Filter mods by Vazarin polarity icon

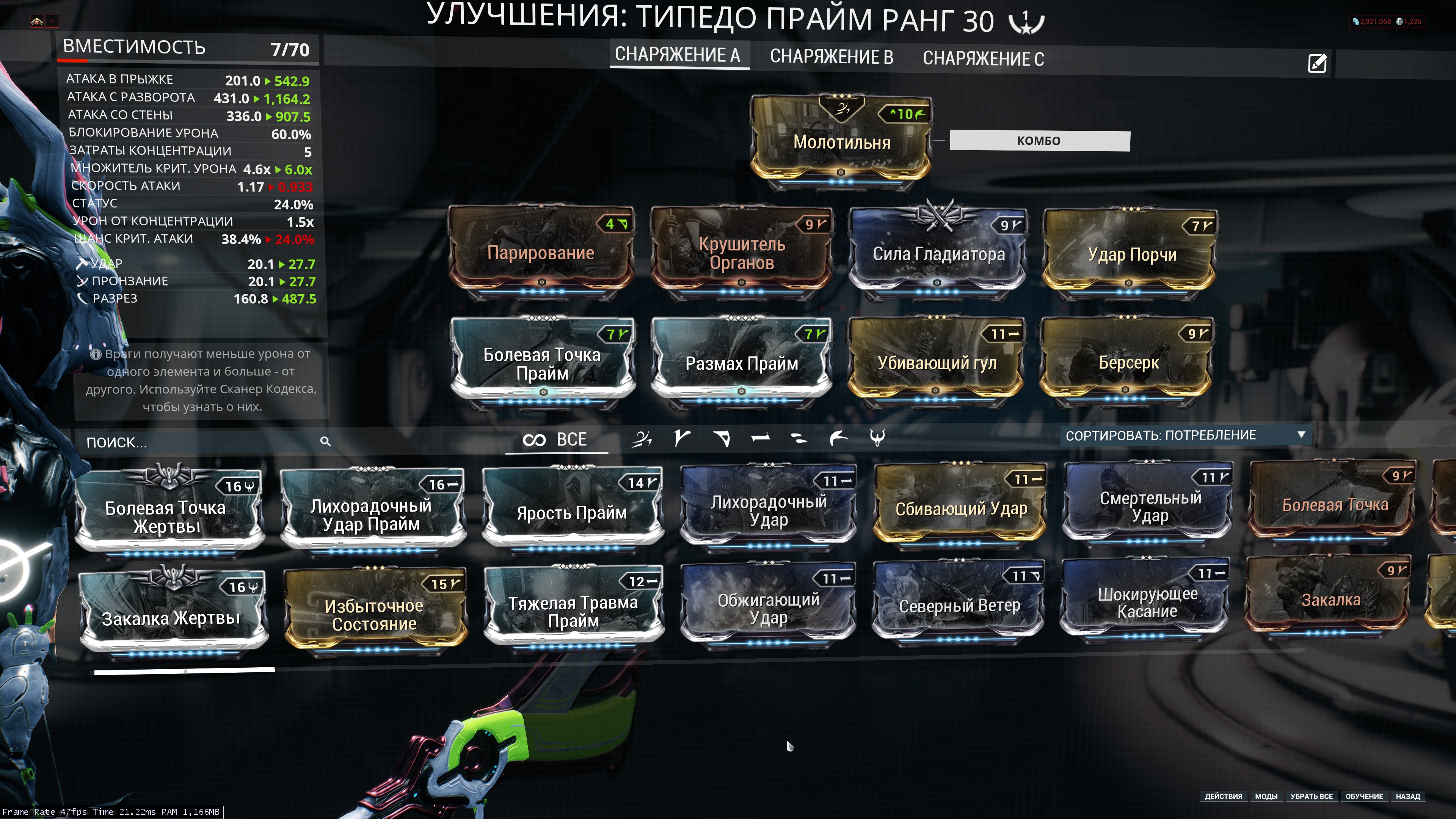point(721,439)
